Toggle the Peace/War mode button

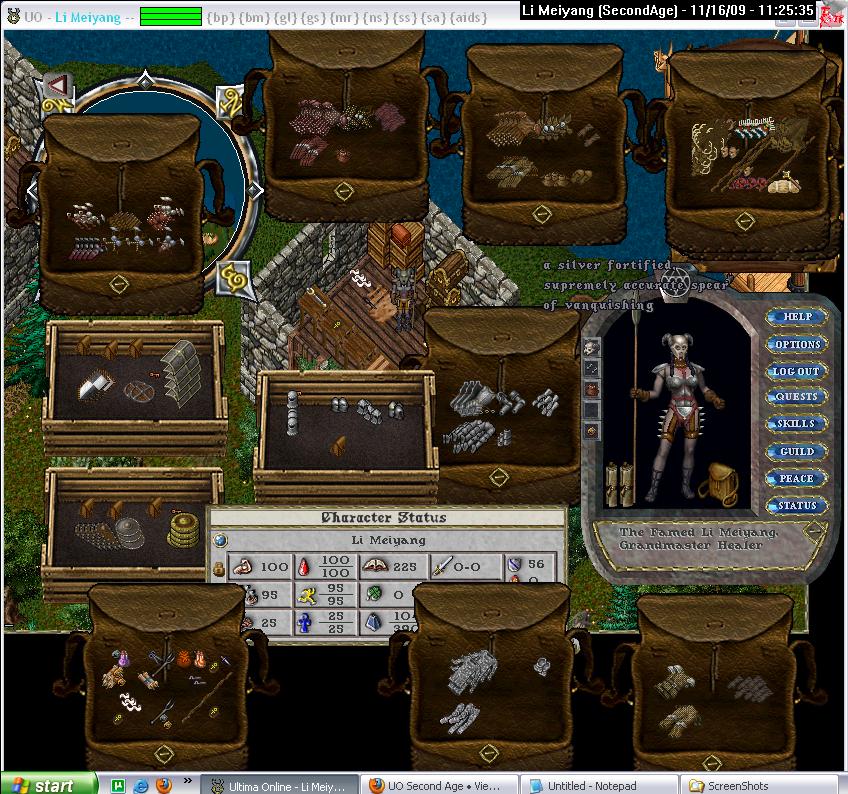coord(797,479)
